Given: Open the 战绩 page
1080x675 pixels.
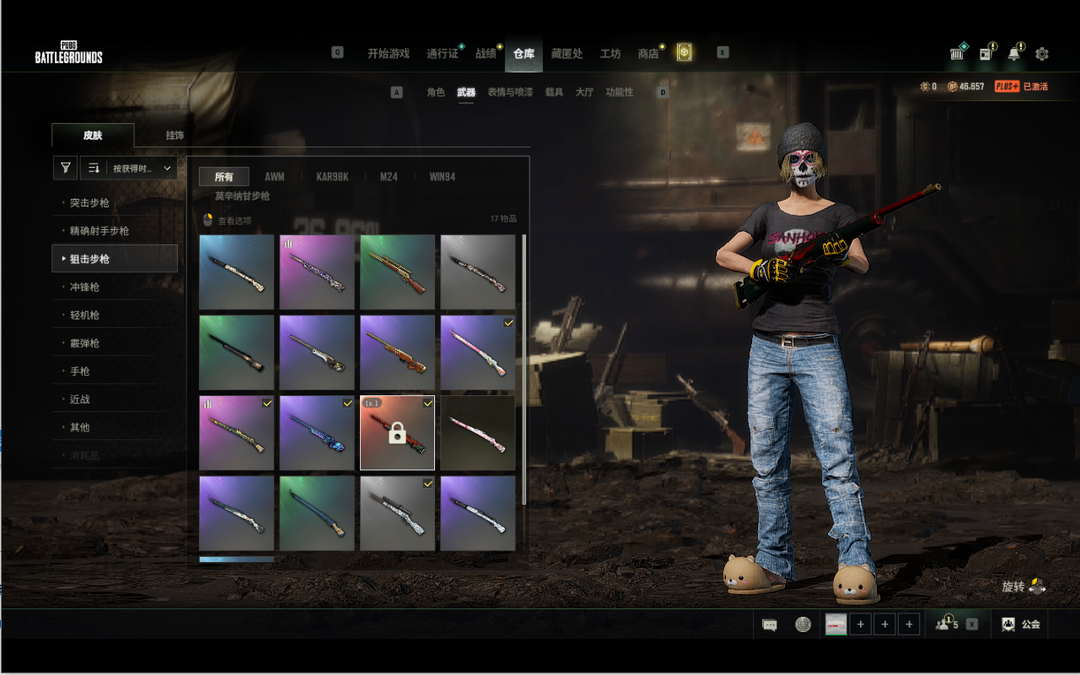Looking at the screenshot, I should pyautogui.click(x=486, y=54).
